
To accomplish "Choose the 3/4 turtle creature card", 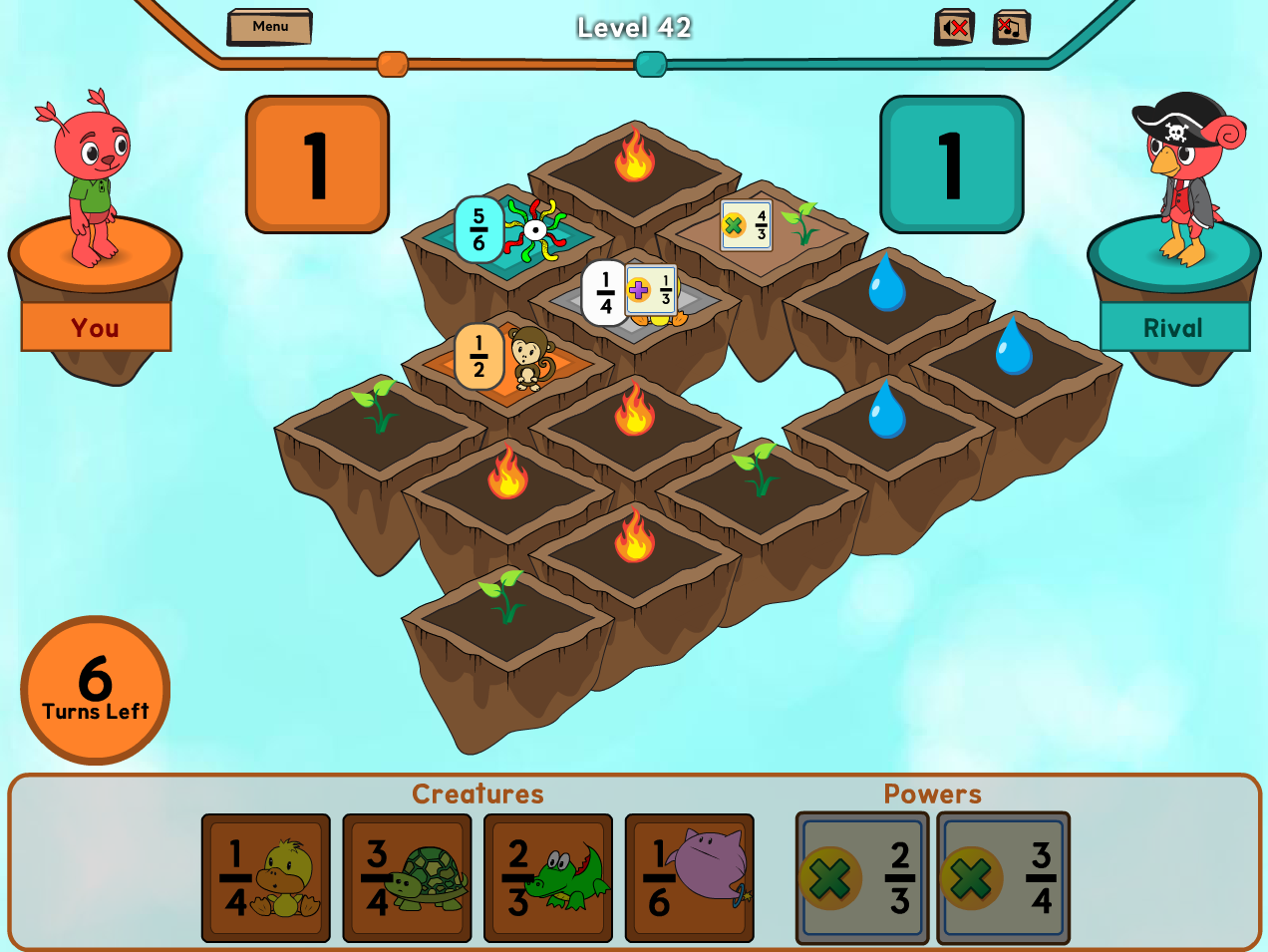I will 407,878.
